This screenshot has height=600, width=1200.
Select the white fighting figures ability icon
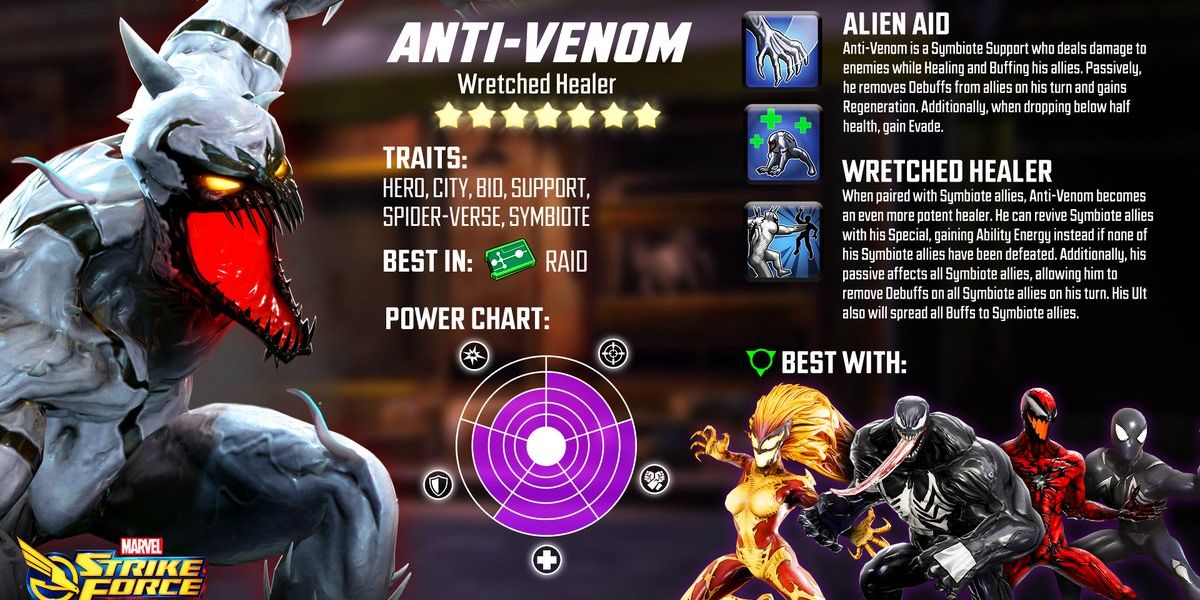click(781, 239)
